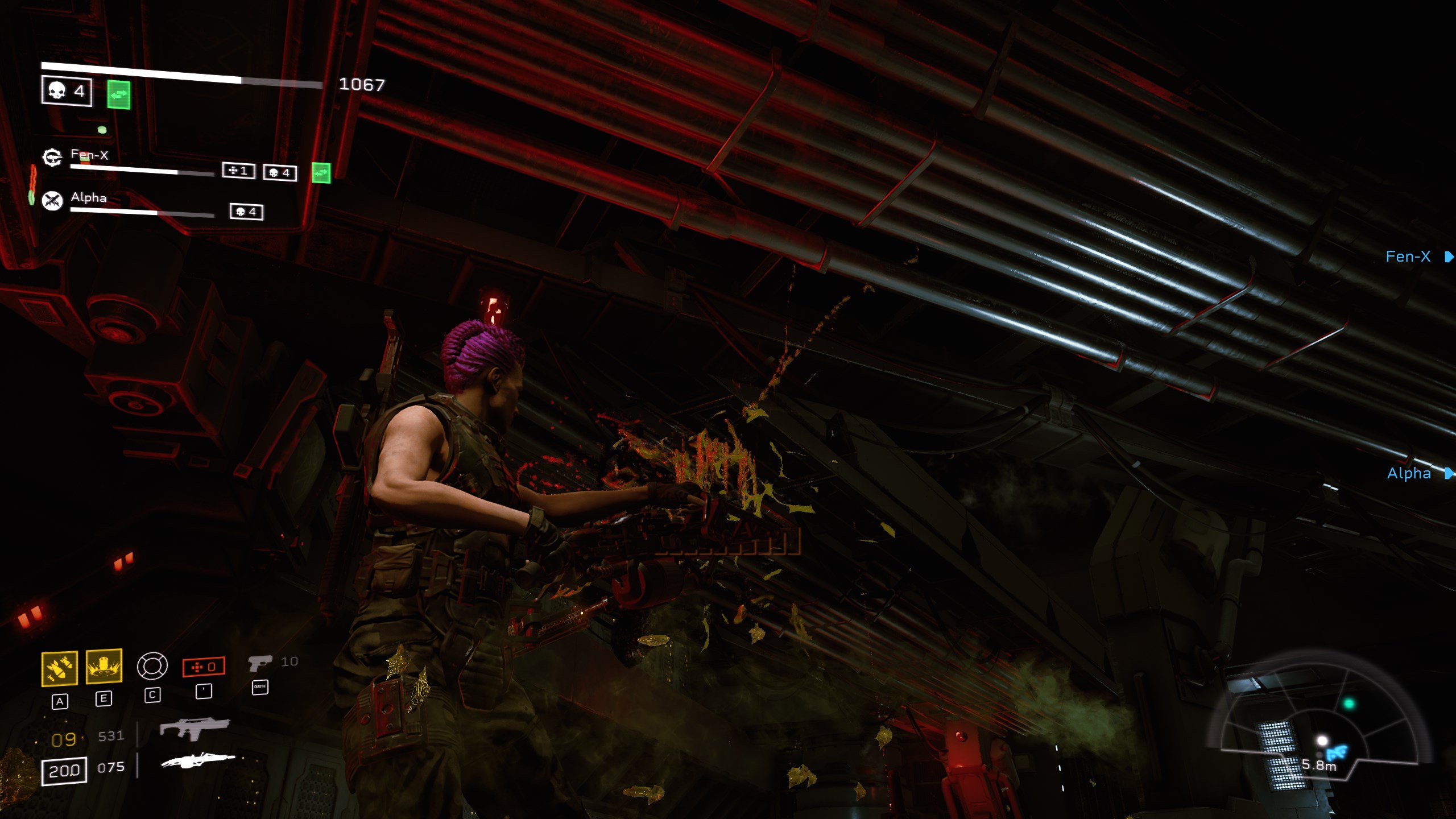Image resolution: width=1456 pixels, height=819 pixels.
Task: Select Fen-X's class icon in squad list
Action: pyautogui.click(x=52, y=157)
